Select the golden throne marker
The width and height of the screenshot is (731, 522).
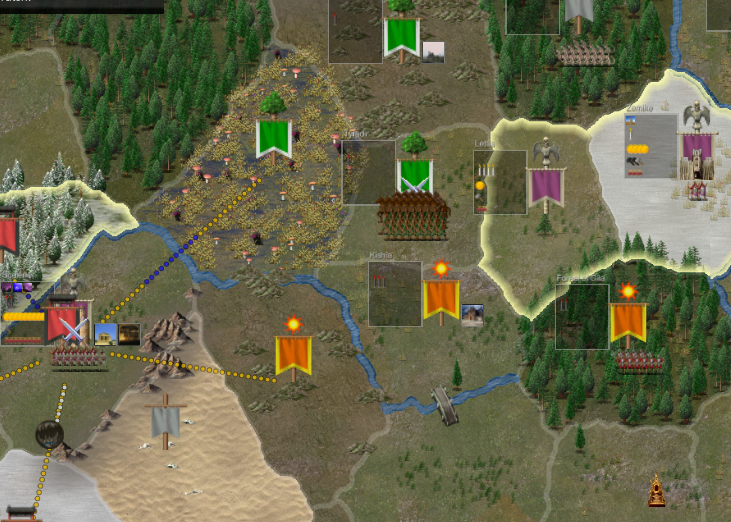coord(656,491)
